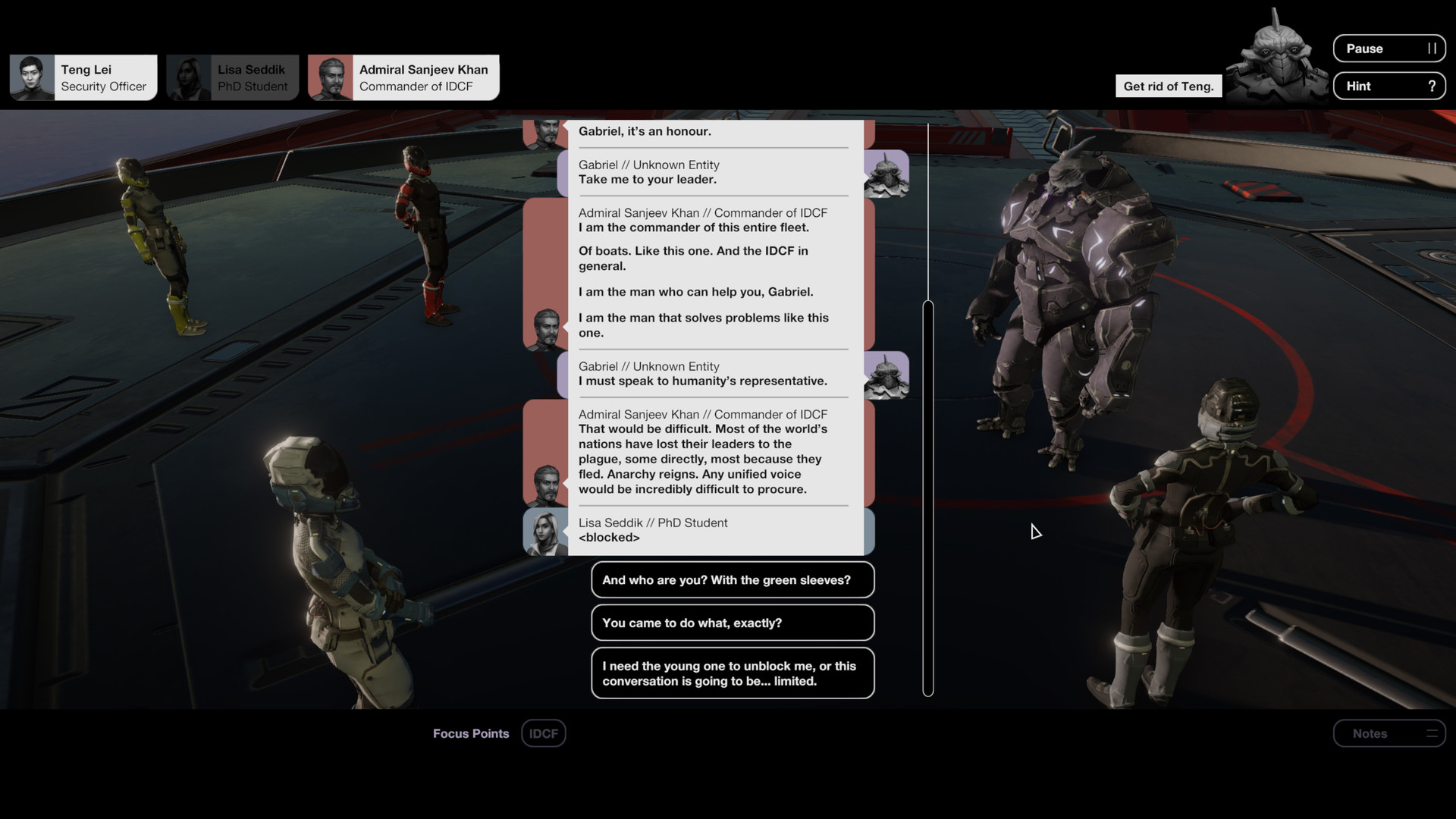
Task: Toggle Pause for the game
Action: click(x=1389, y=49)
